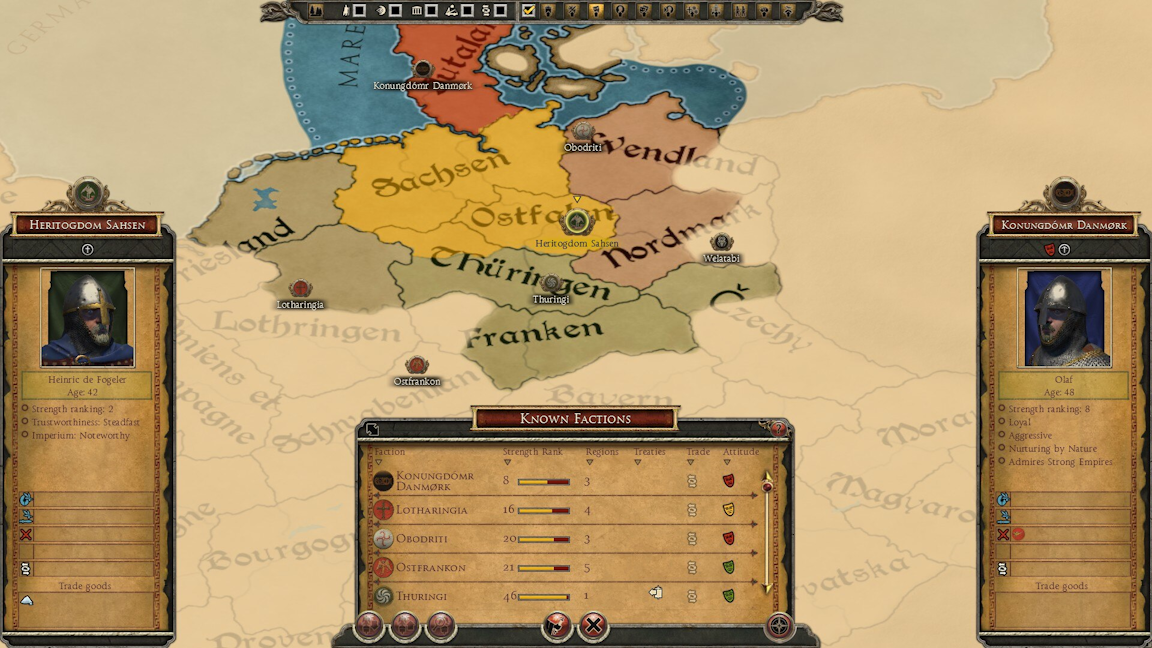Close the diplomacy panel with the X button
This screenshot has width=1152, height=648.
tap(593, 627)
